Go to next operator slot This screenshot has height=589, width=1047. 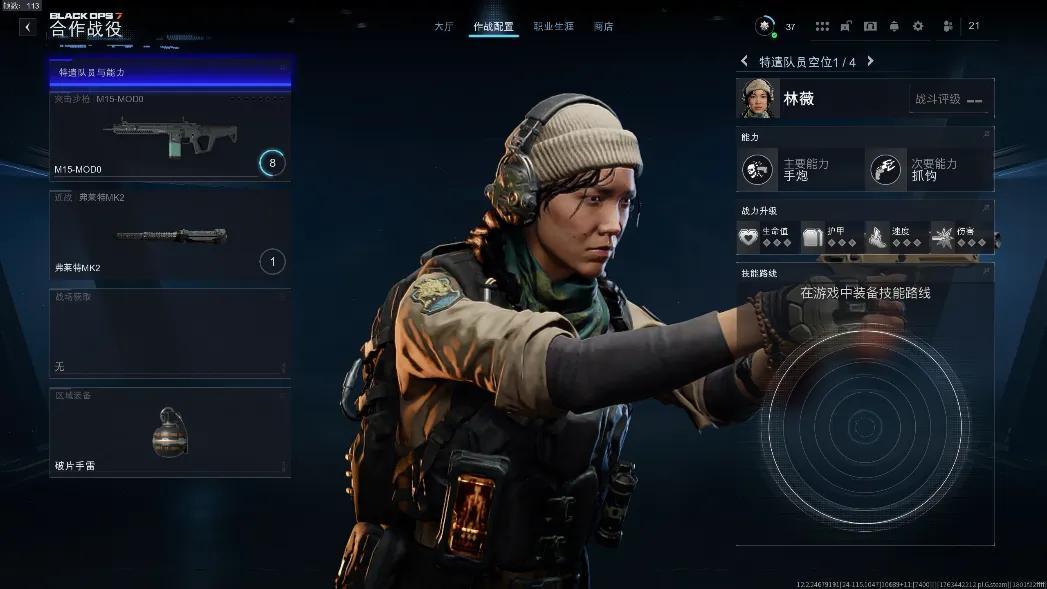870,62
